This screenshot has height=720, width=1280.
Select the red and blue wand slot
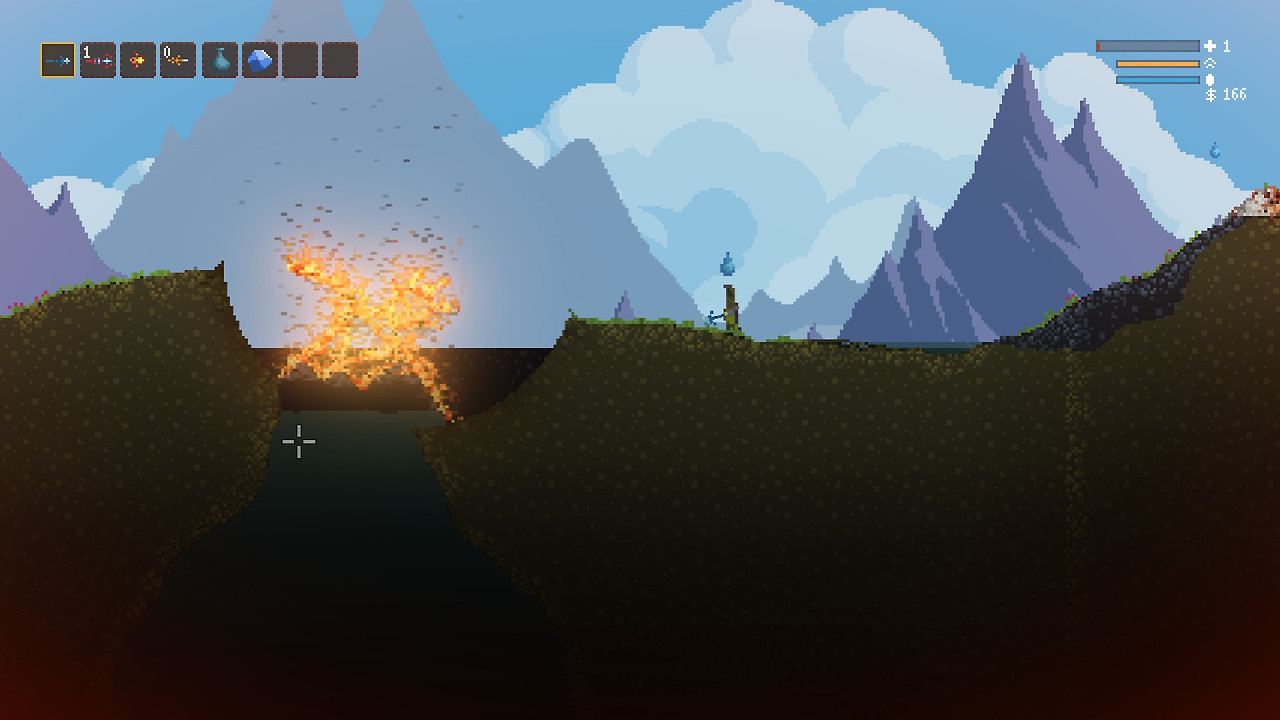point(98,60)
